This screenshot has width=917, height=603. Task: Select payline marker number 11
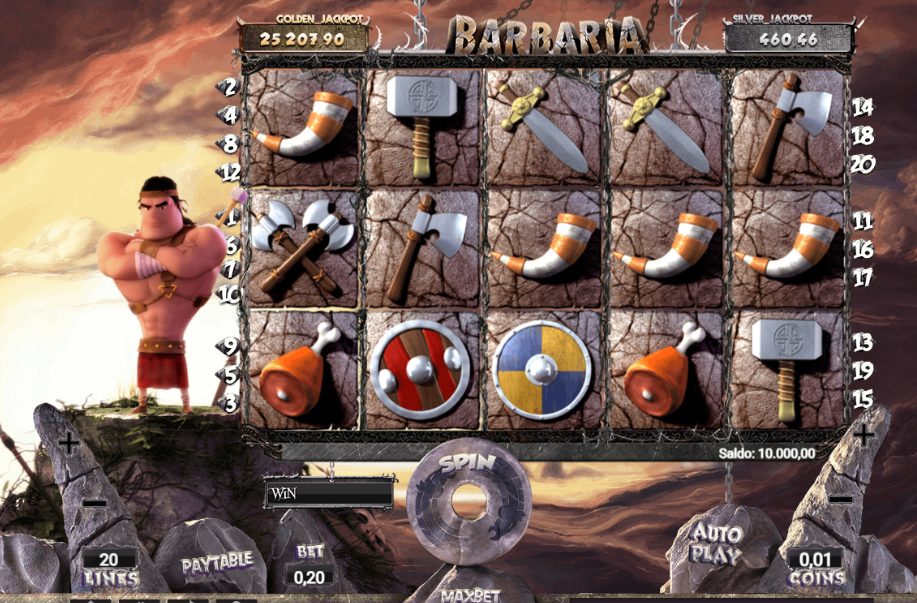pyautogui.click(x=862, y=221)
